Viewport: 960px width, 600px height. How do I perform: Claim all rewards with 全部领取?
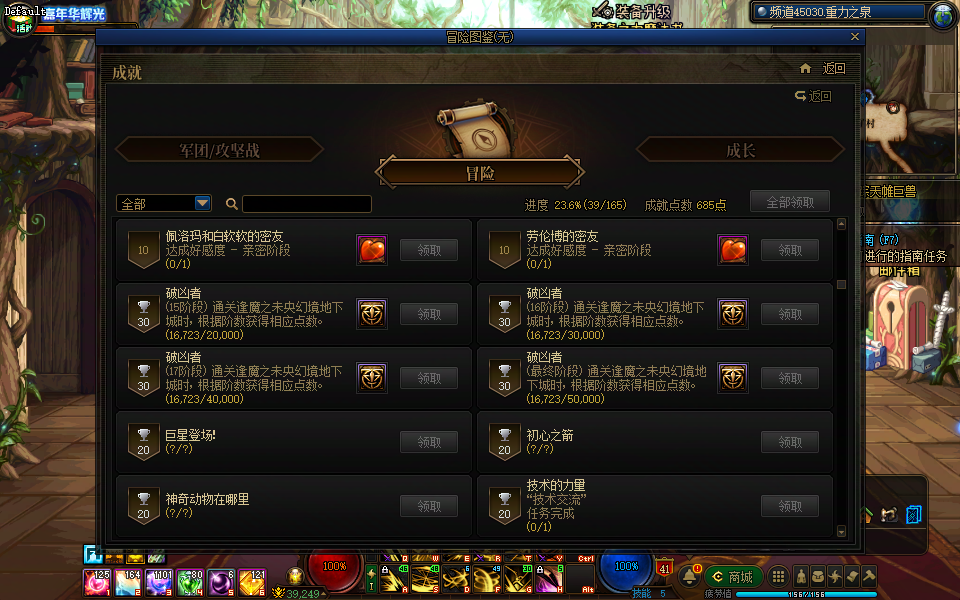click(790, 202)
